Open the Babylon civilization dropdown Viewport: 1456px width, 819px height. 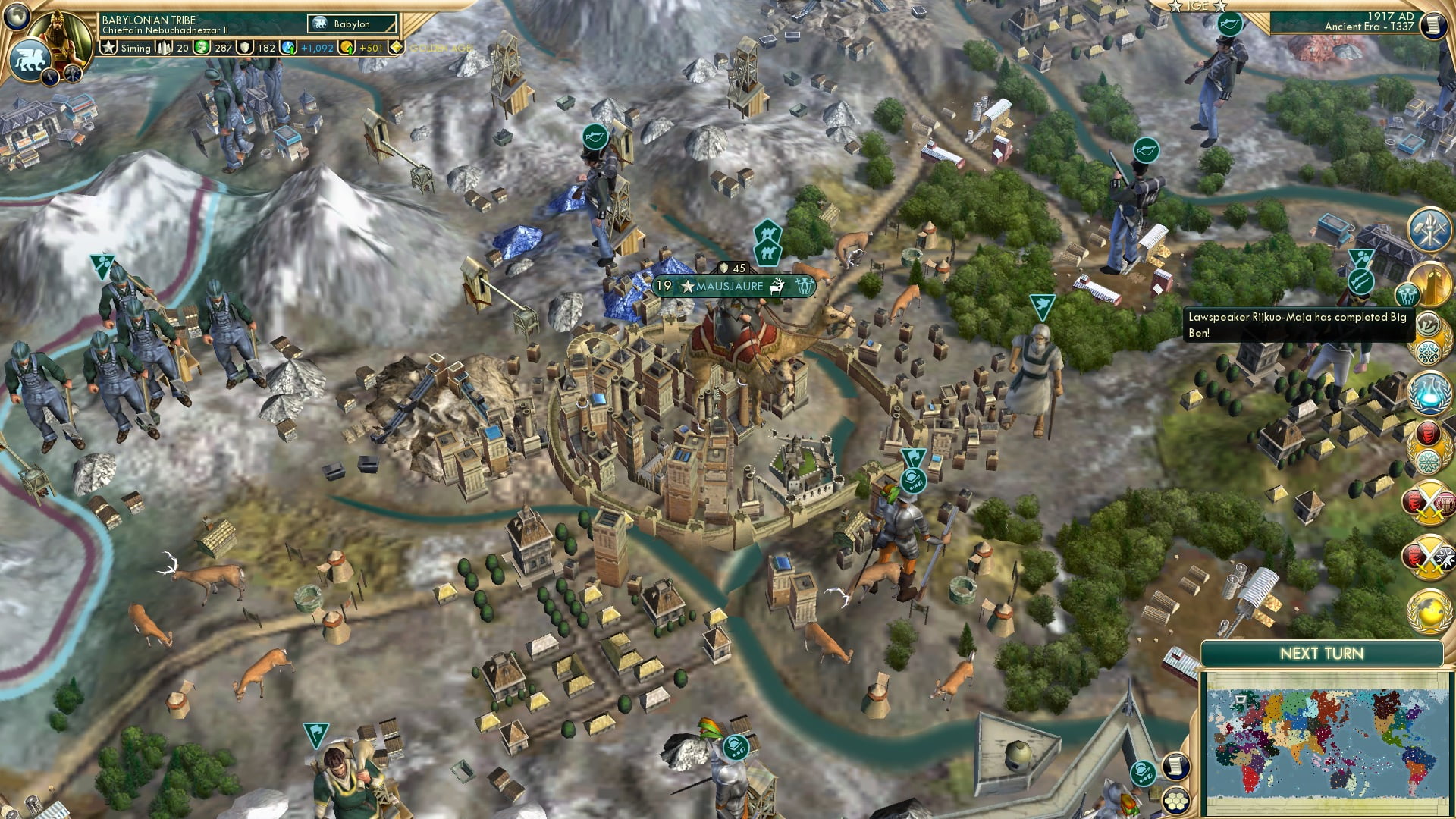(x=351, y=24)
